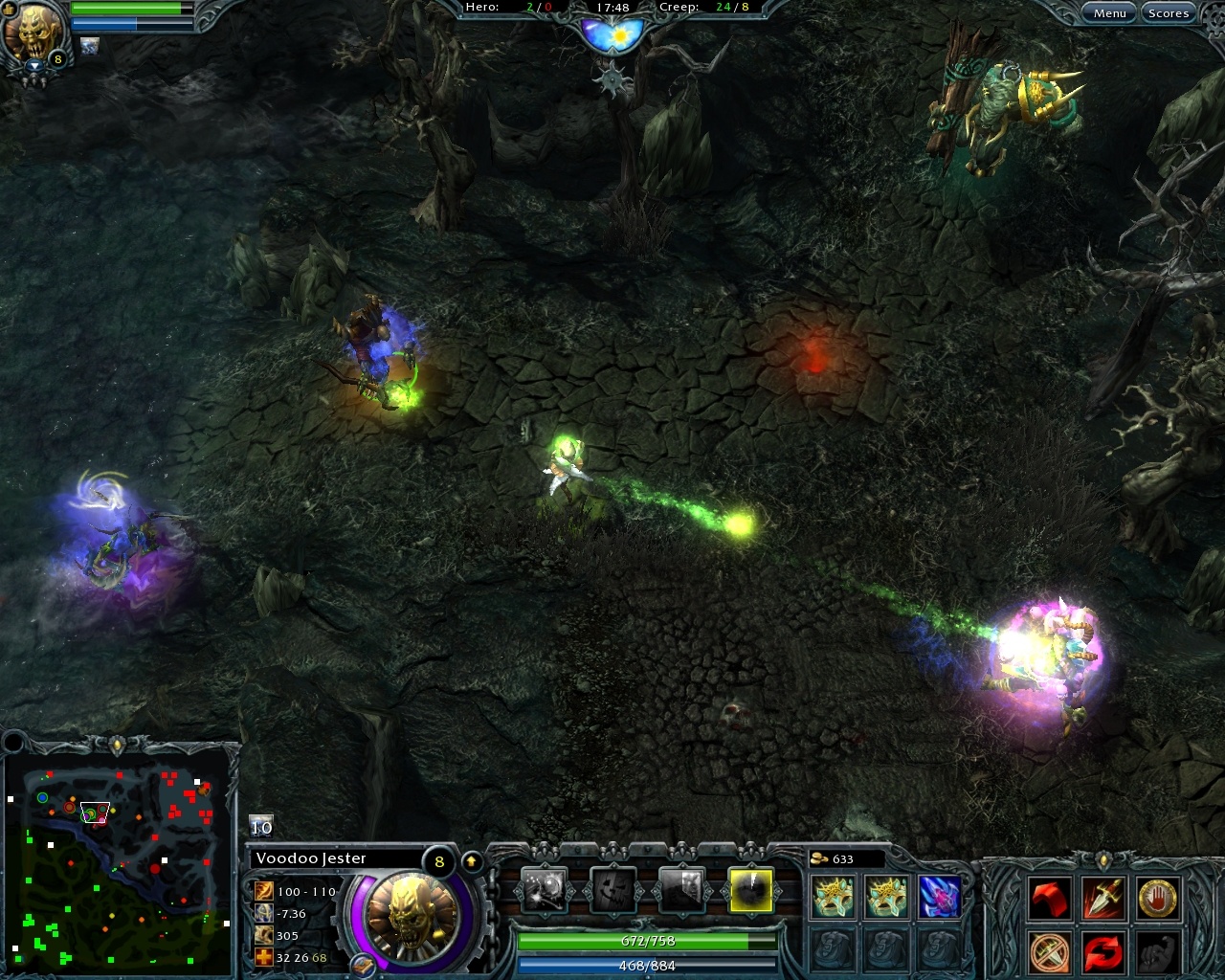
Task: Open the Menu
Action: pyautogui.click(x=1110, y=12)
